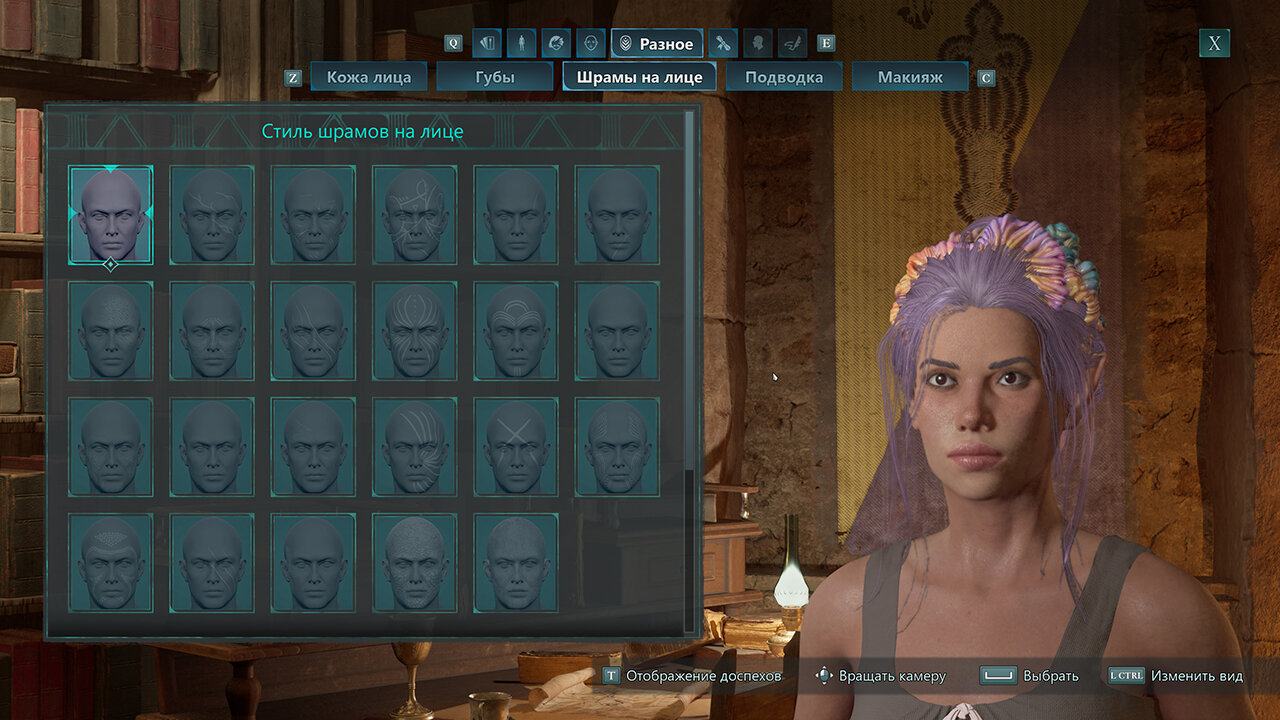Choose the highlighted no-scar face thumbnail

(111, 214)
